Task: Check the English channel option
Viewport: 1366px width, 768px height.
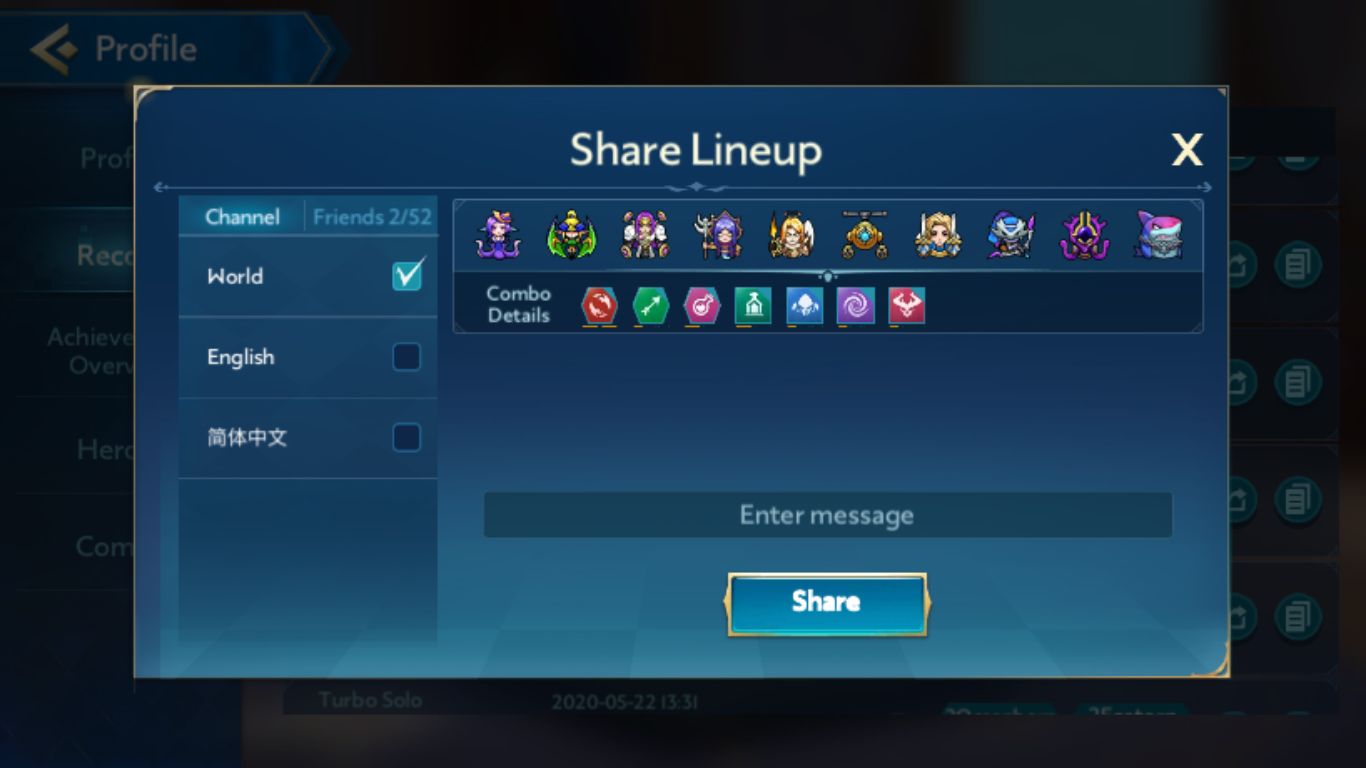Action: pyautogui.click(x=406, y=357)
